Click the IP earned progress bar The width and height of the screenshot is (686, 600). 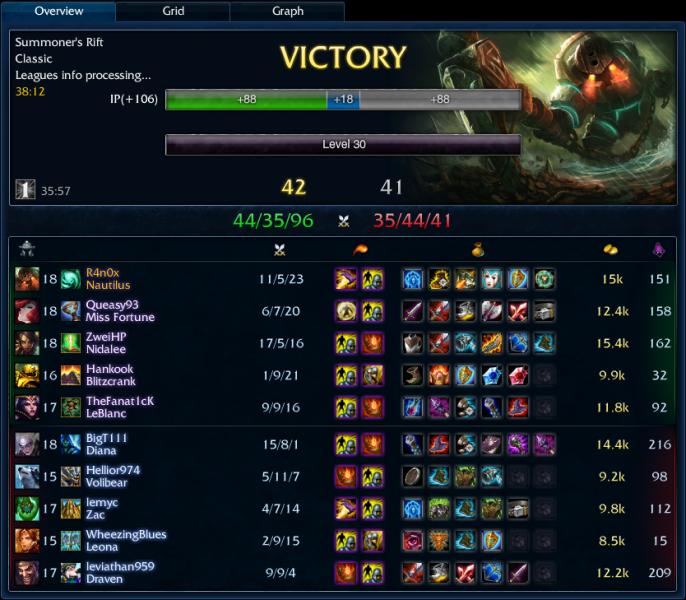(x=343, y=100)
